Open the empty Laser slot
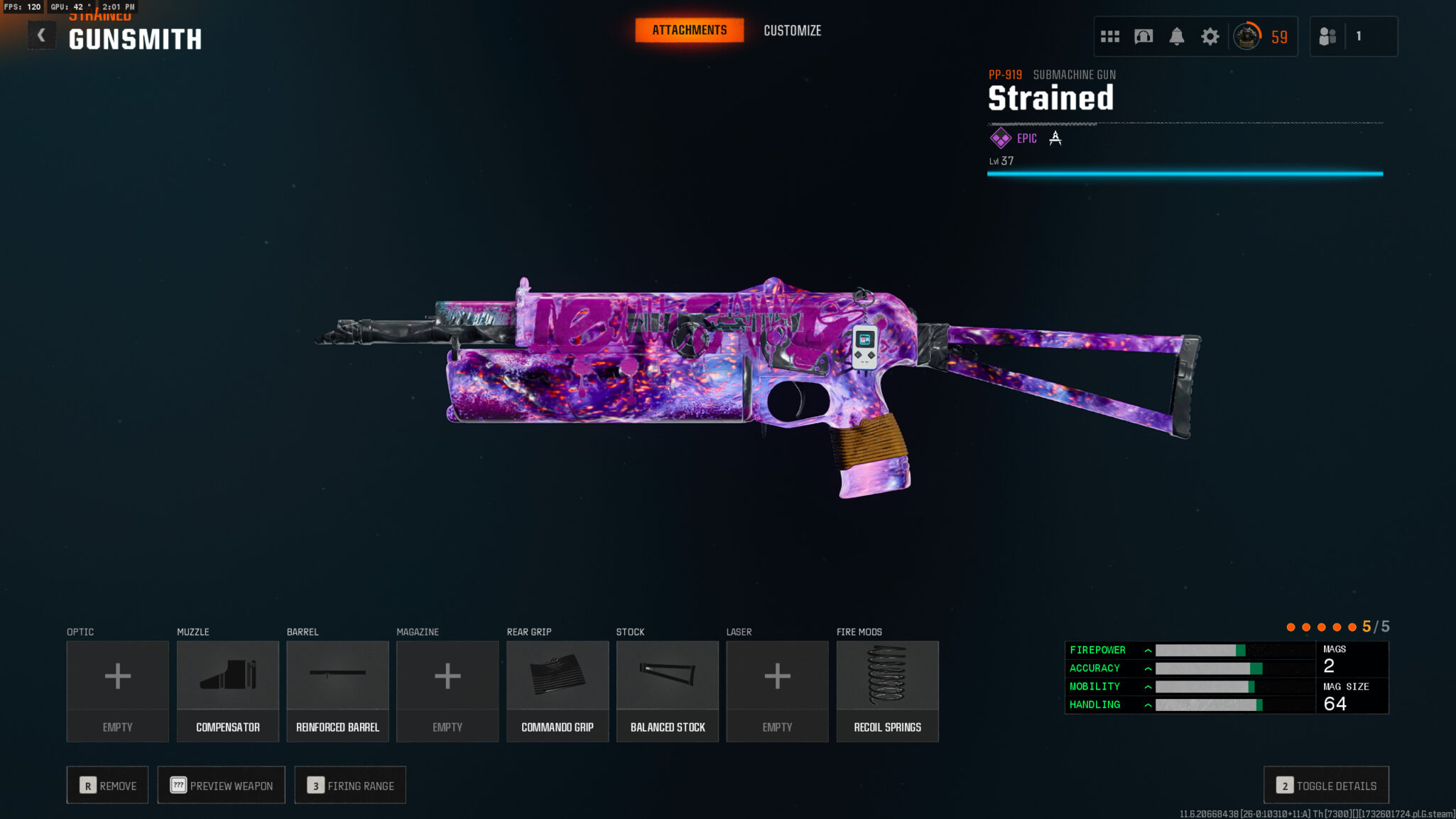This screenshot has width=1456, height=819. (777, 690)
